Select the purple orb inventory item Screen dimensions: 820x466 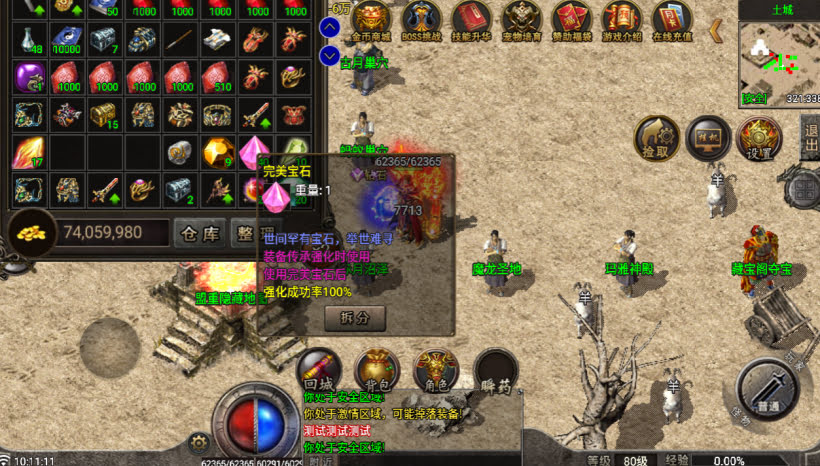(x=30, y=77)
